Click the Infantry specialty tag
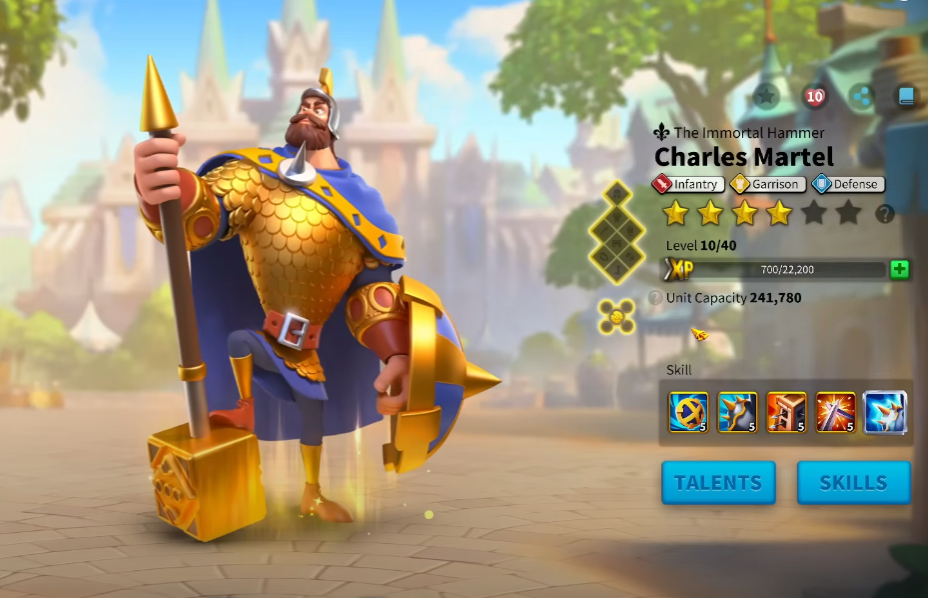 688,184
